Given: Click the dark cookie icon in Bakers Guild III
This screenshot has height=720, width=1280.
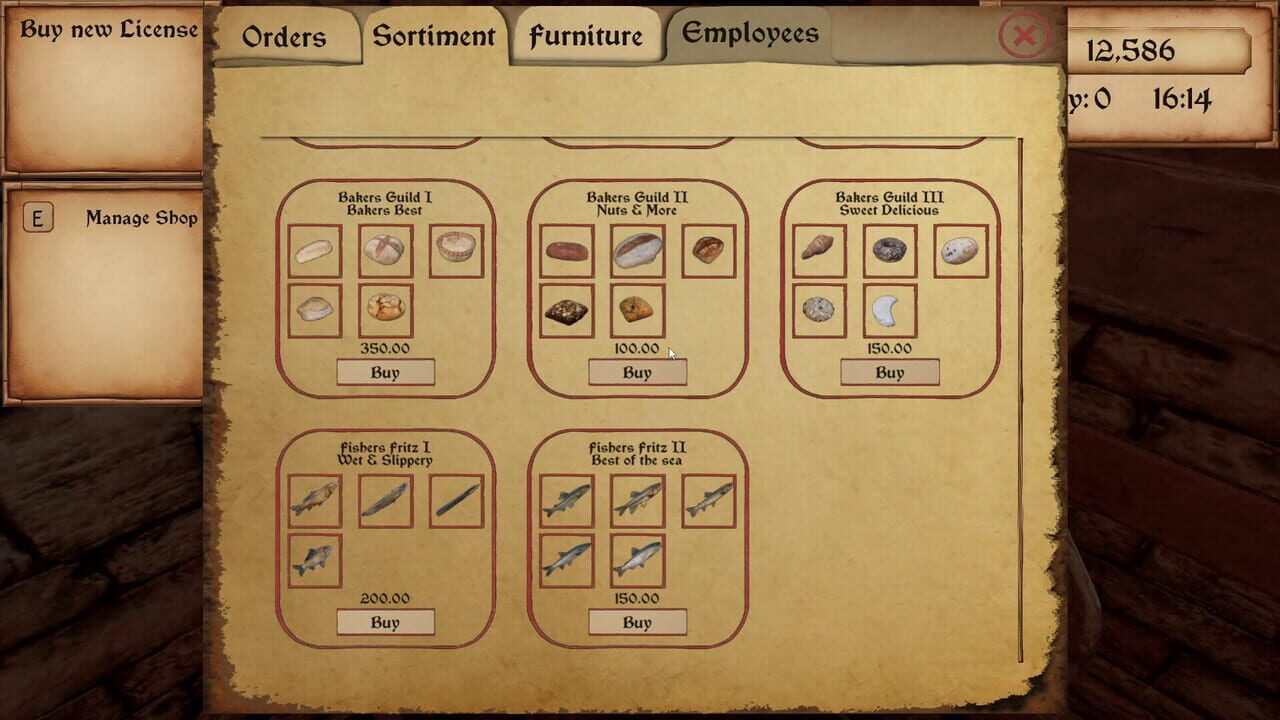Looking at the screenshot, I should tap(890, 250).
